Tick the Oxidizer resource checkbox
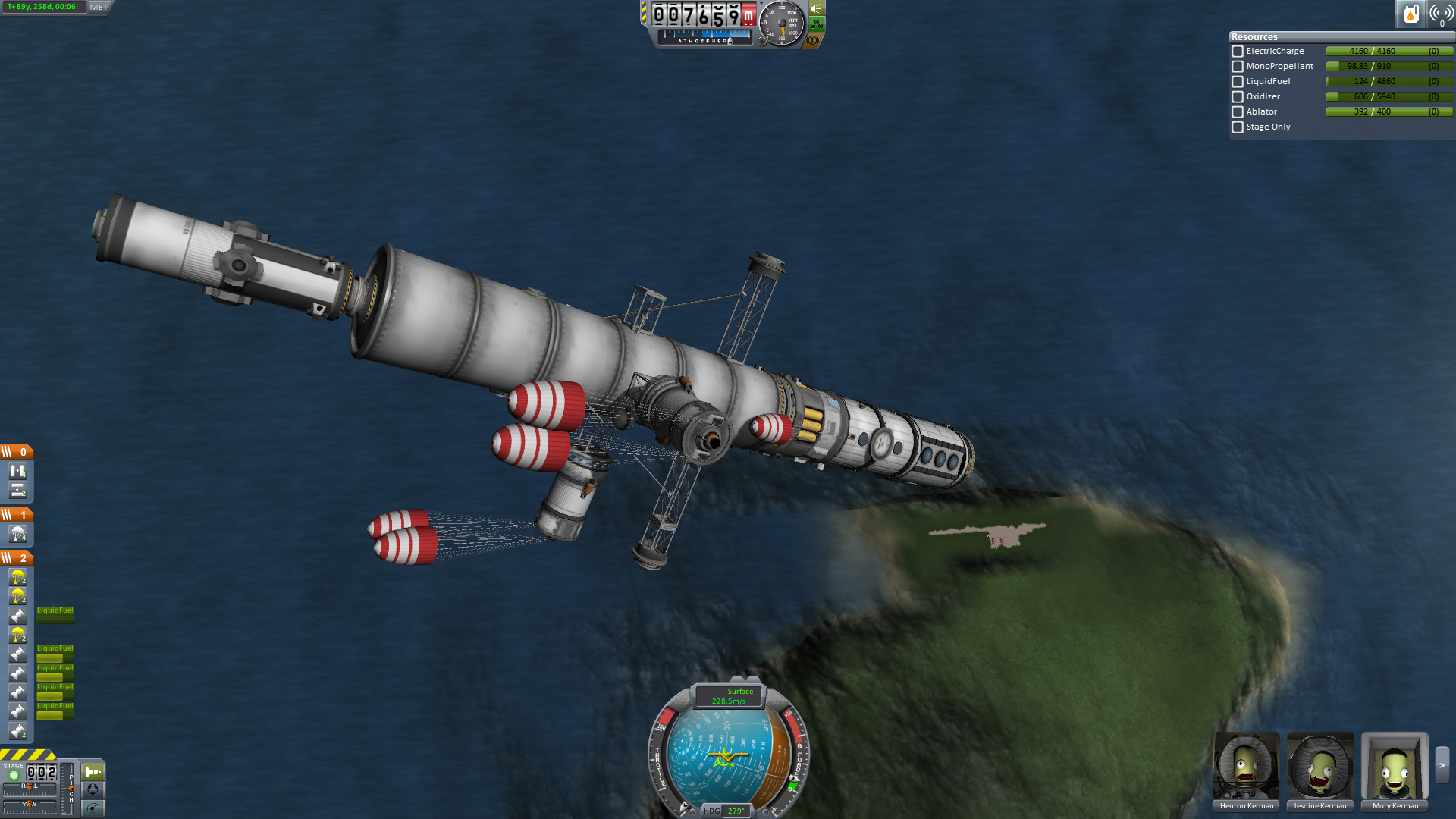 click(x=1238, y=97)
